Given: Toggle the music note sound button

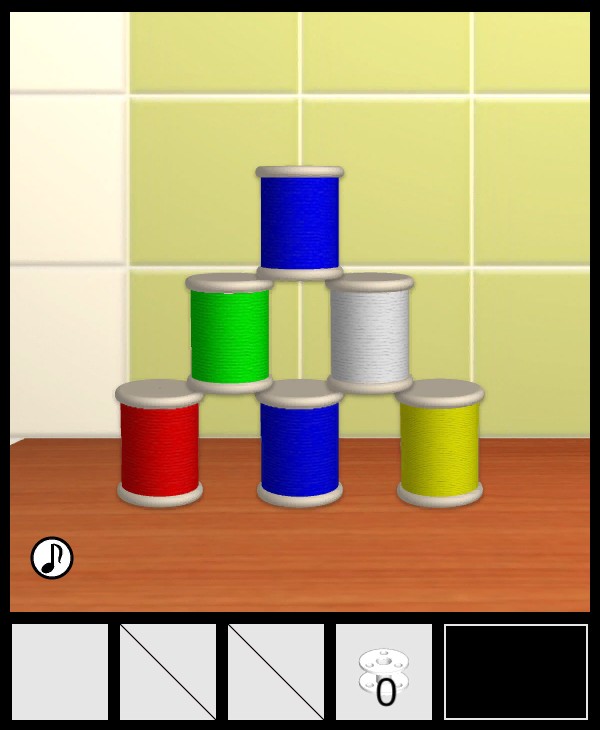Looking at the screenshot, I should [x=52, y=558].
